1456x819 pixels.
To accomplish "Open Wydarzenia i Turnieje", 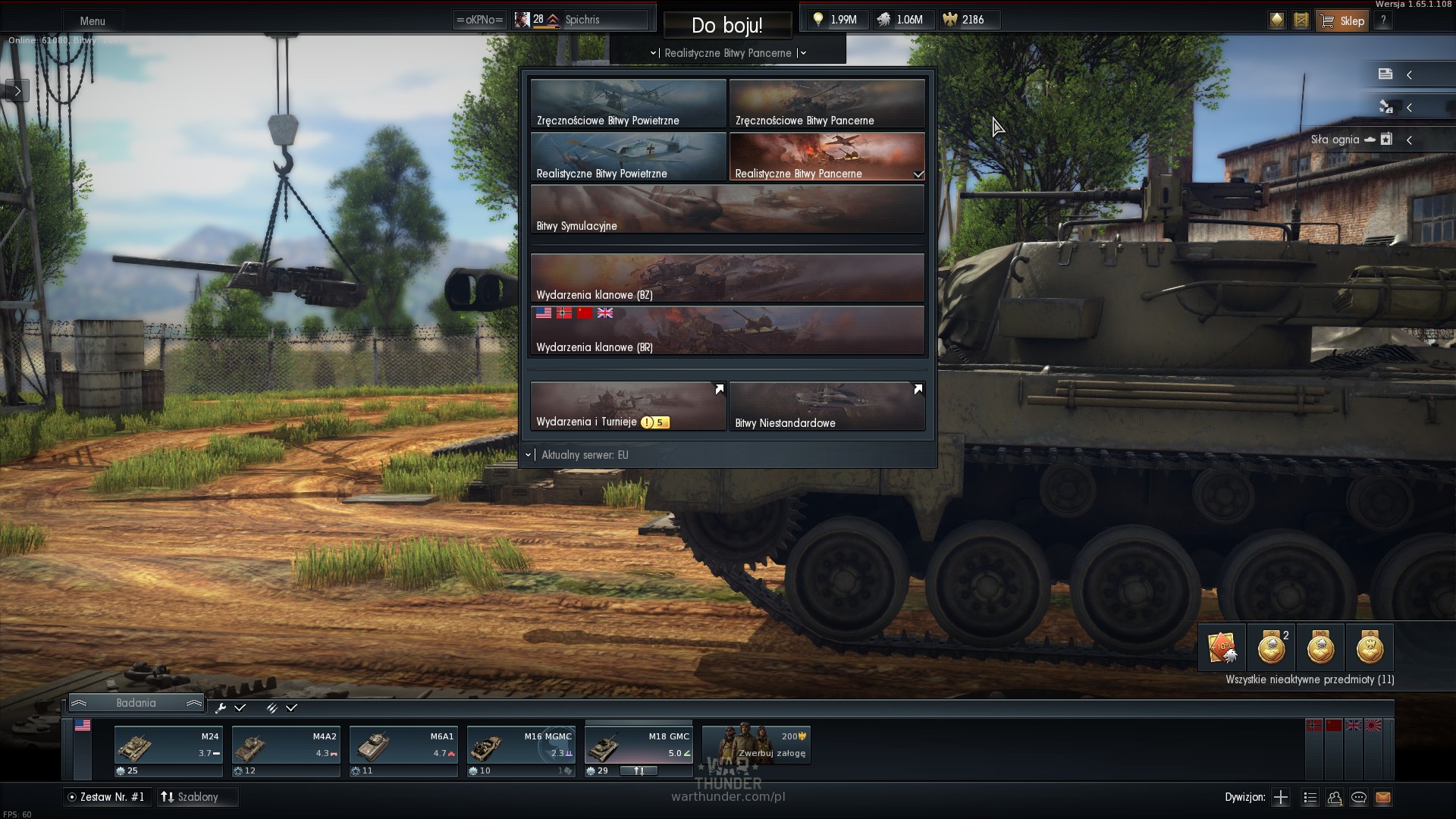I will click(628, 406).
